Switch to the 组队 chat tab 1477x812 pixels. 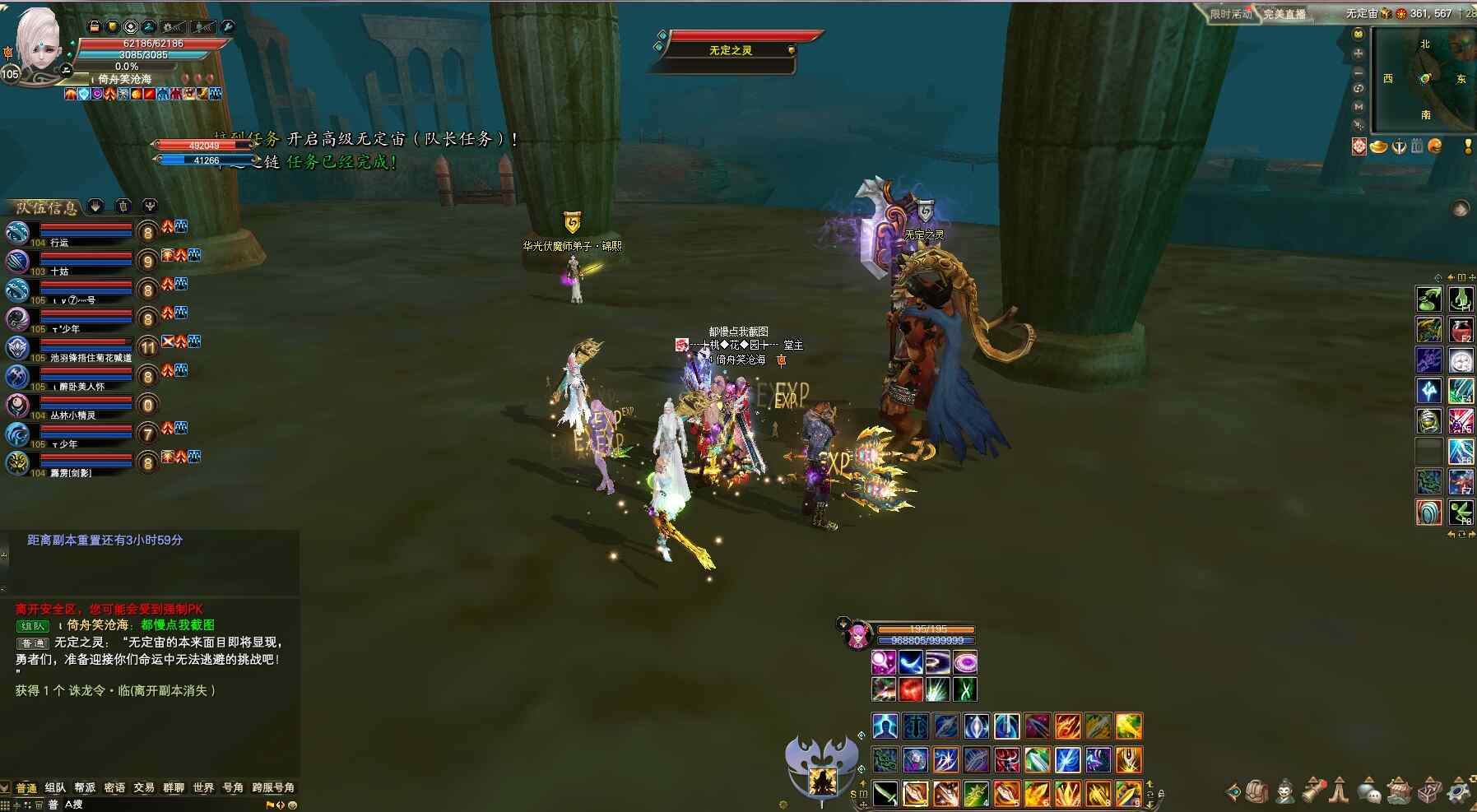[55, 788]
